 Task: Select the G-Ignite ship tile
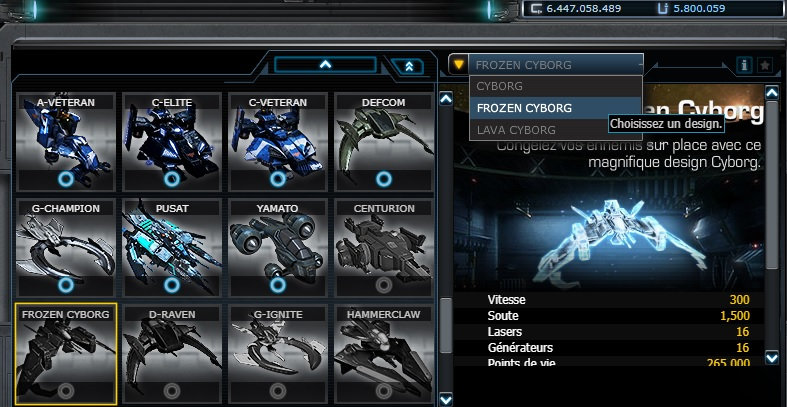click(278, 354)
